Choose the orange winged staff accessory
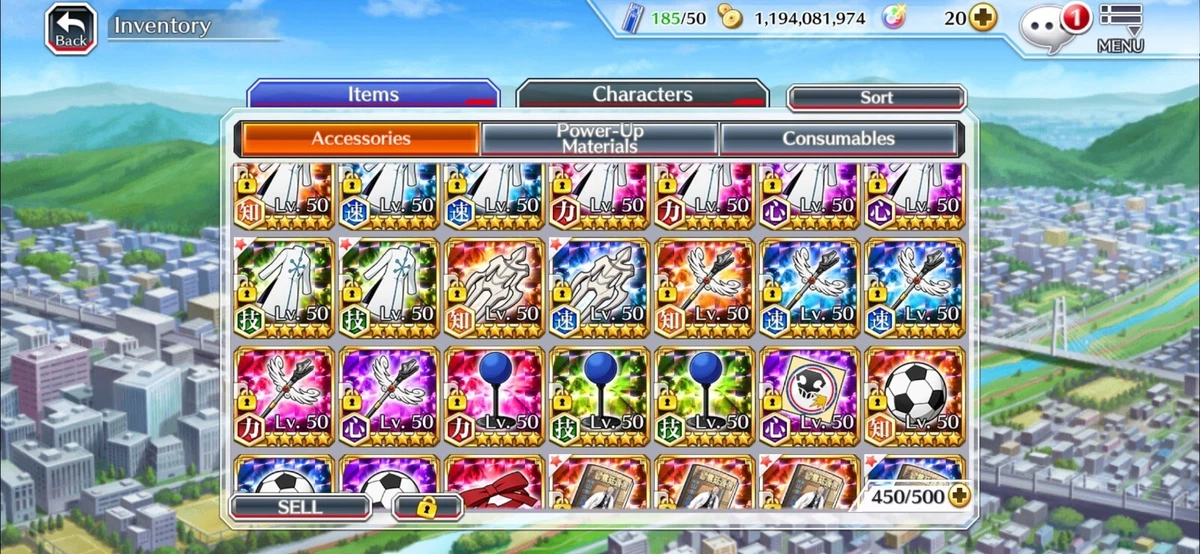This screenshot has width=1200, height=554. pos(704,287)
